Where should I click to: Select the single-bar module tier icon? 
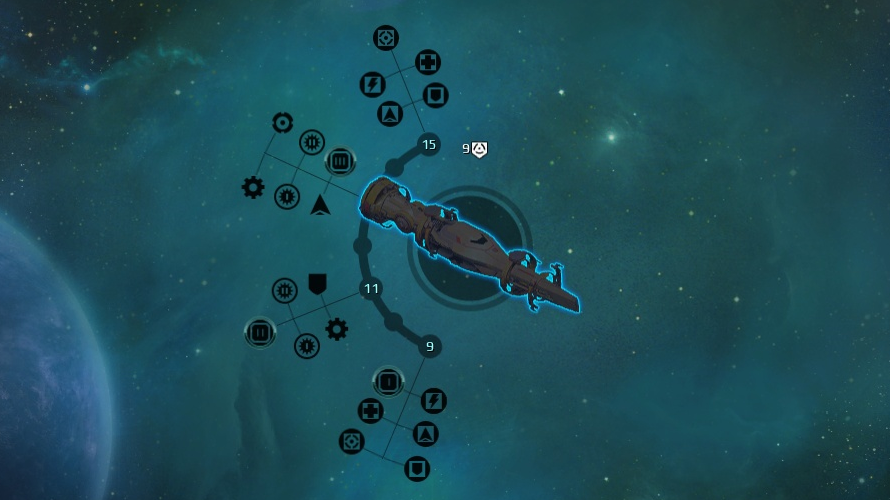(387, 381)
